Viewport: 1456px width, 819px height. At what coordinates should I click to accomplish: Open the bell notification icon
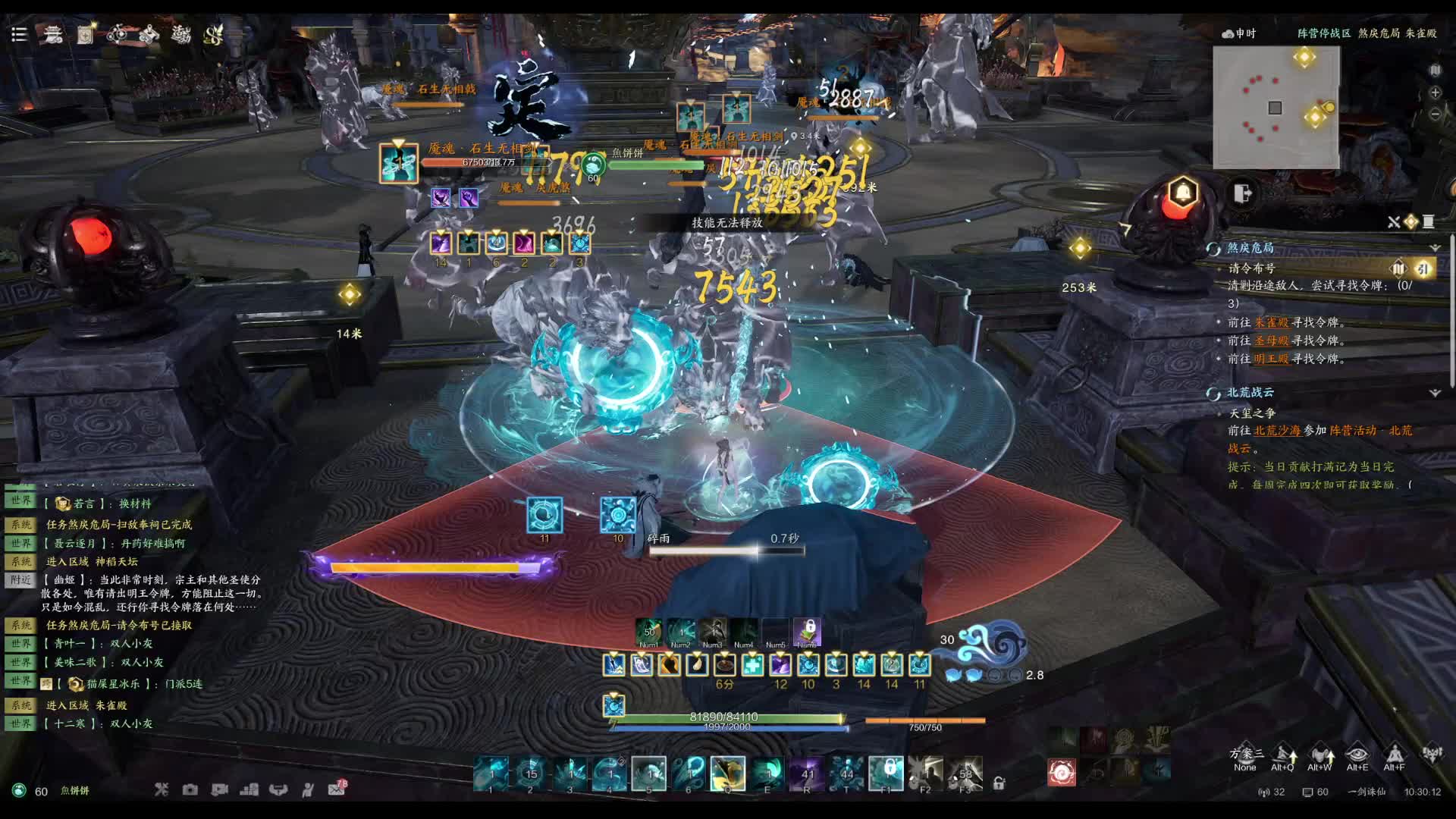pyautogui.click(x=1182, y=192)
